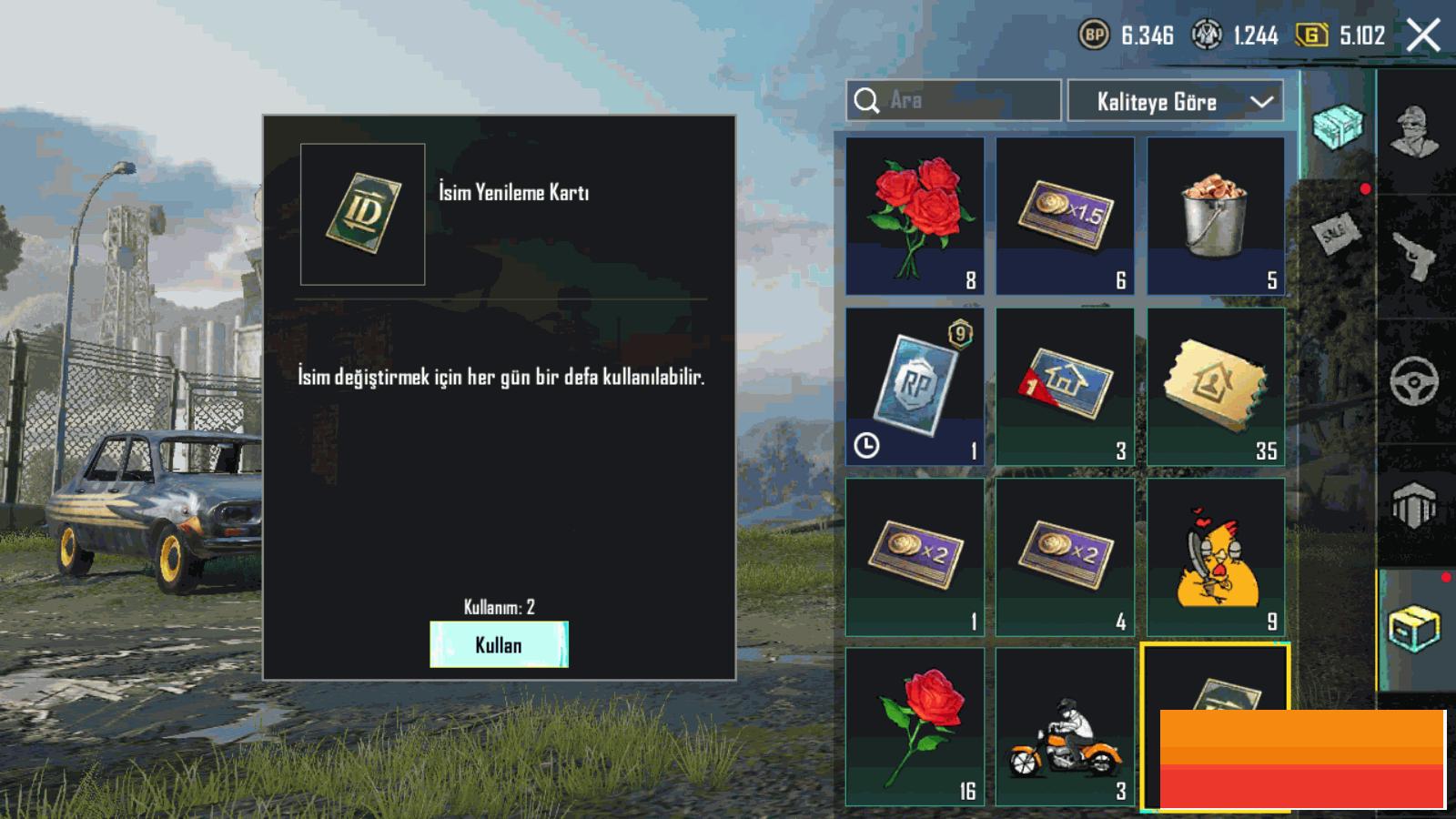Pick the RP card with timer
The image size is (1456, 819).
tap(915, 386)
